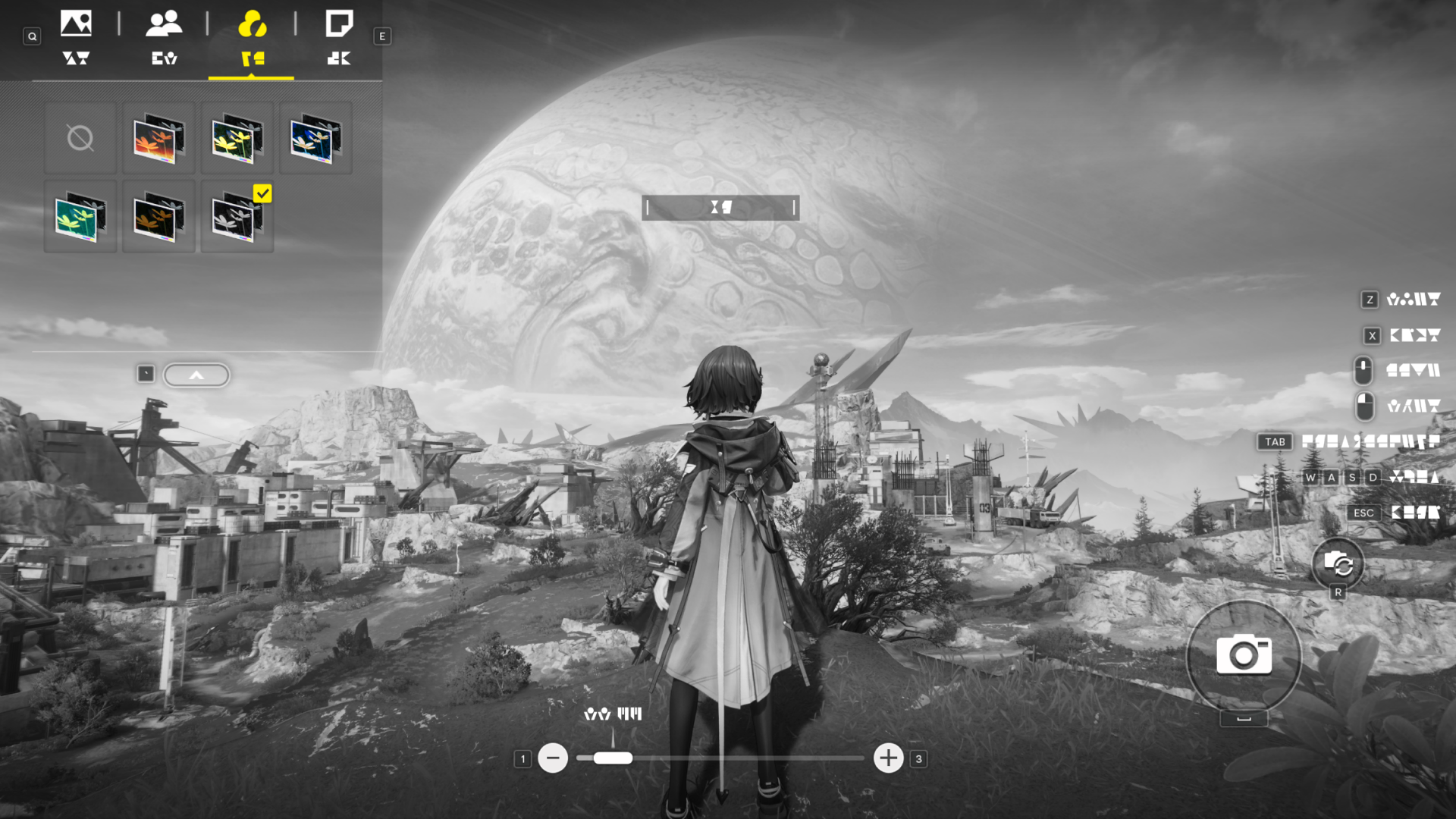Open the sticker note tab
The width and height of the screenshot is (1456, 819).
(339, 36)
